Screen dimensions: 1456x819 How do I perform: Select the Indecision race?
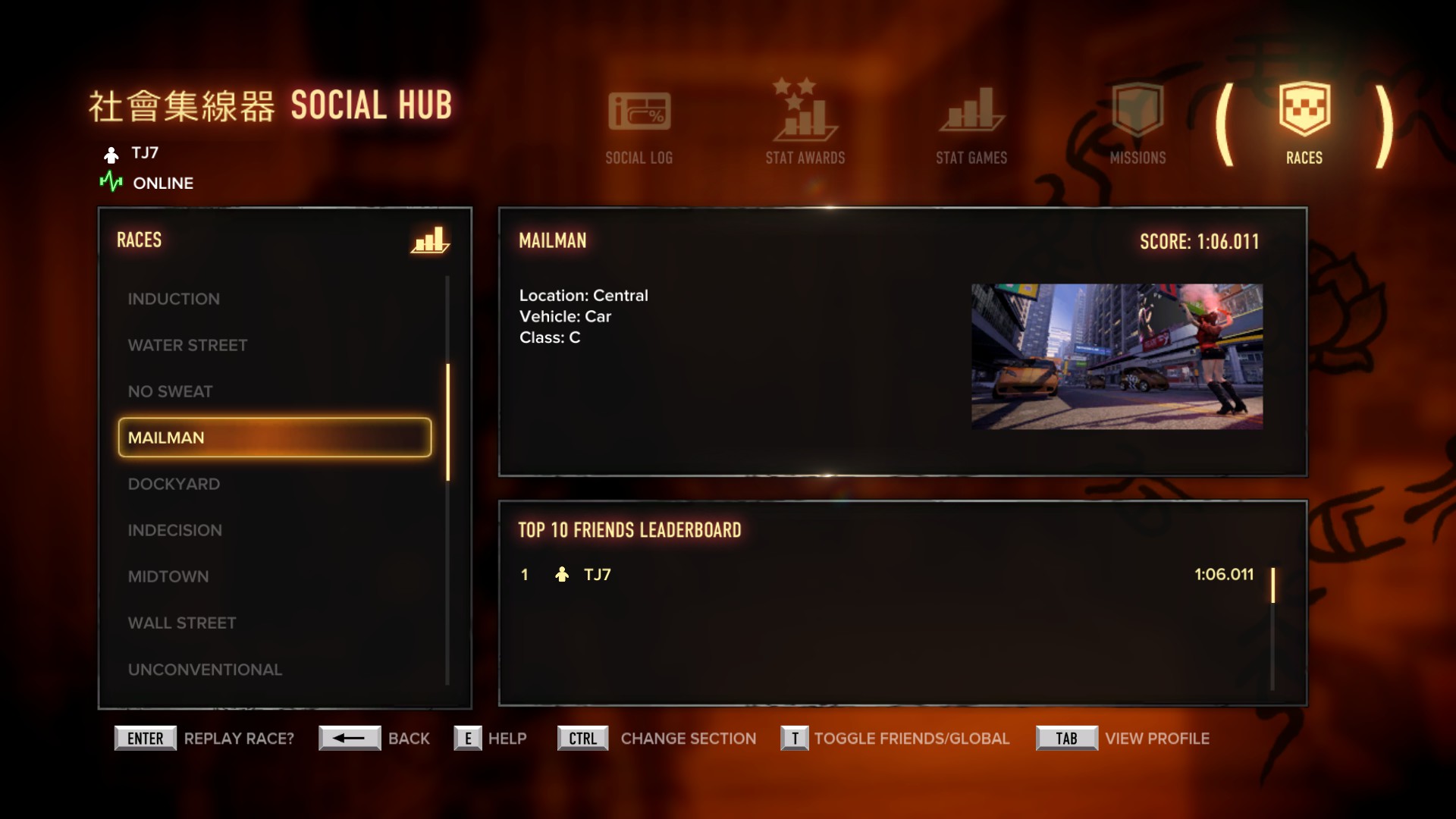(x=174, y=530)
